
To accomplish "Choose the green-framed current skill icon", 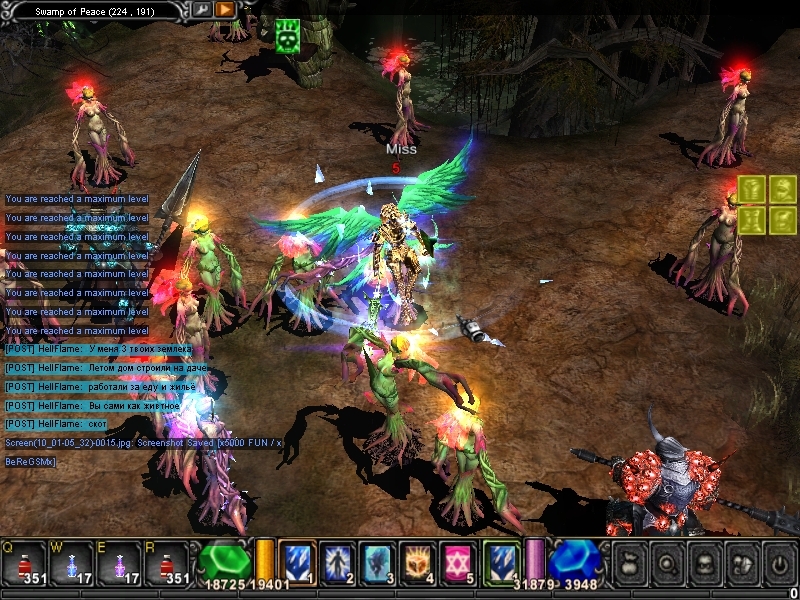I will (501, 562).
